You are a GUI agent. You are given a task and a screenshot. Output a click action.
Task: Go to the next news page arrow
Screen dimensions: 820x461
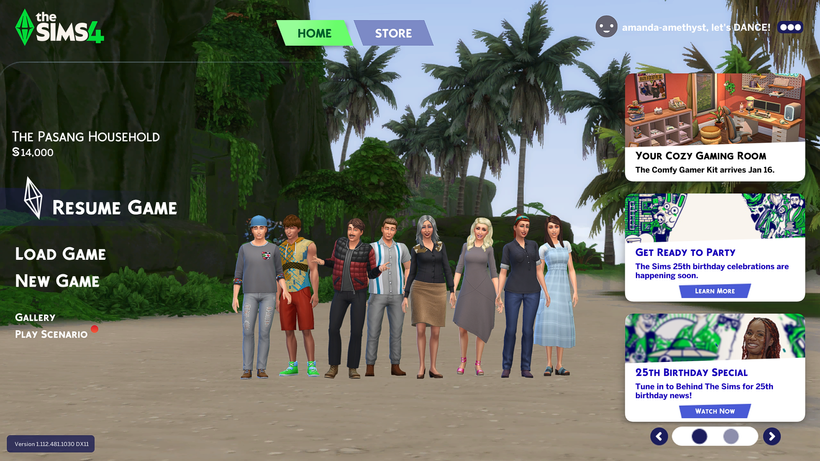pos(772,436)
